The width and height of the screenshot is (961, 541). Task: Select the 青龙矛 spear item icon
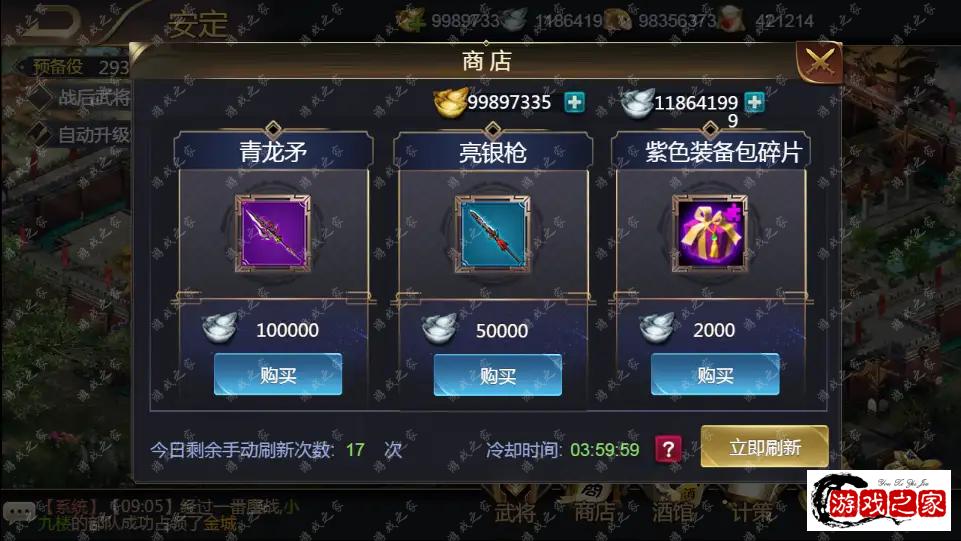click(273, 233)
